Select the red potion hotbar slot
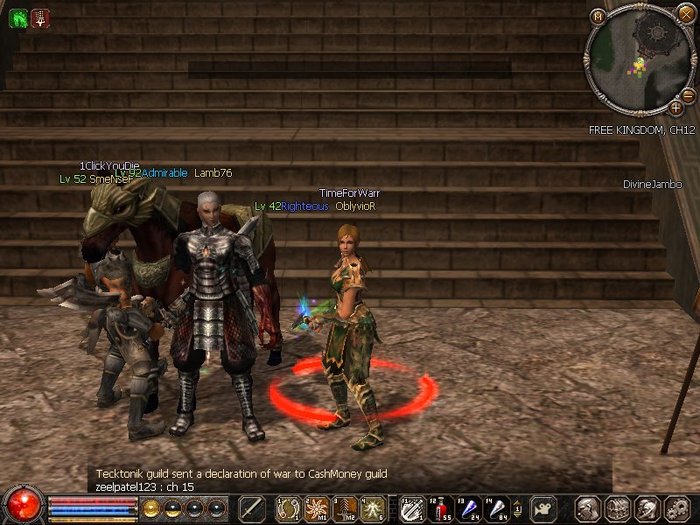 point(439,509)
